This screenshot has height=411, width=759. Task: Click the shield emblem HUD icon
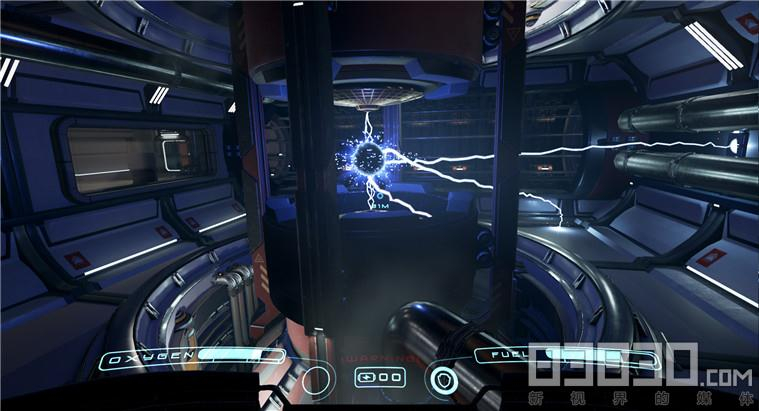tap(441, 380)
